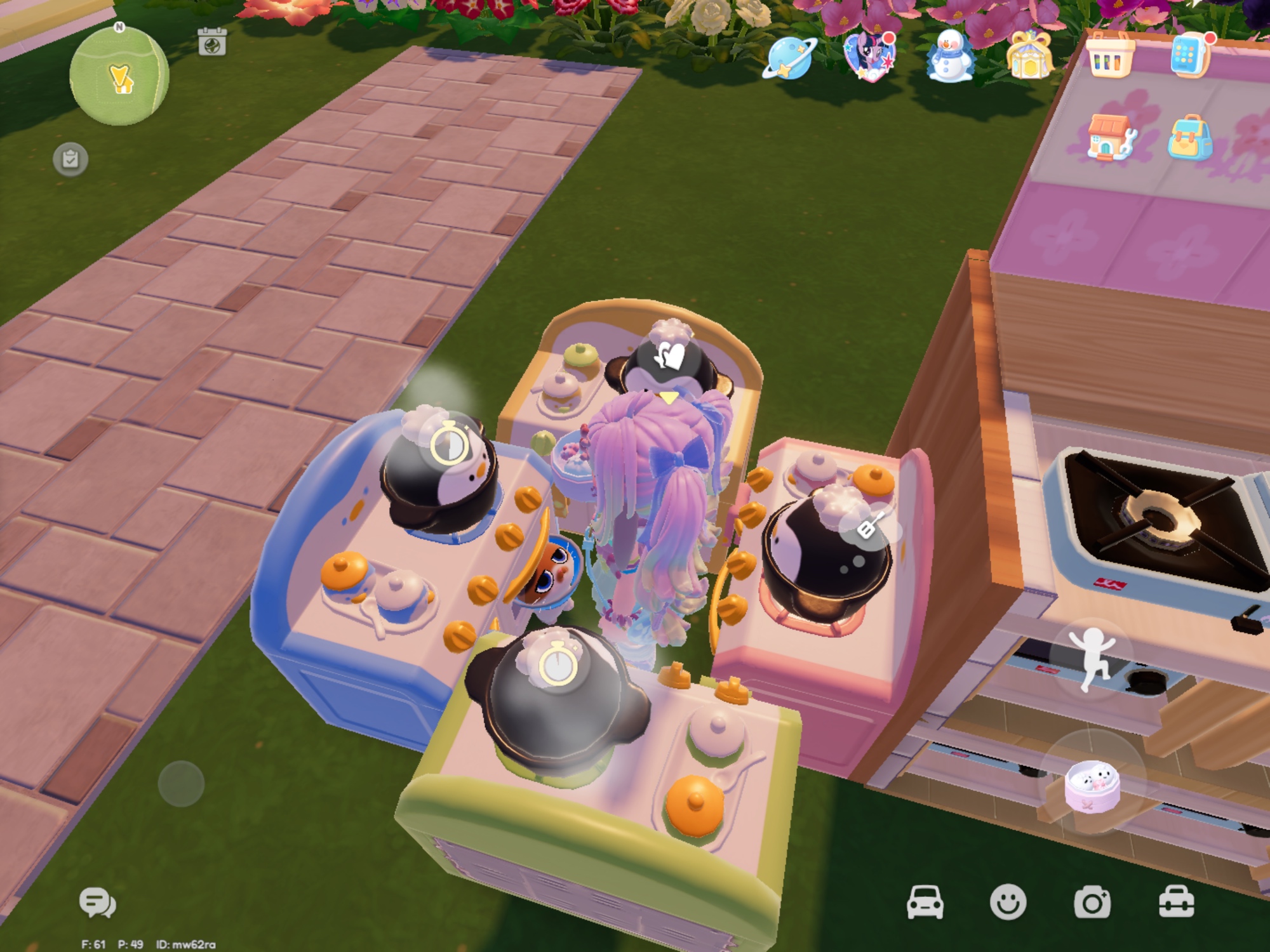
Task: Tap the spatula bubble over the pot
Action: [869, 526]
